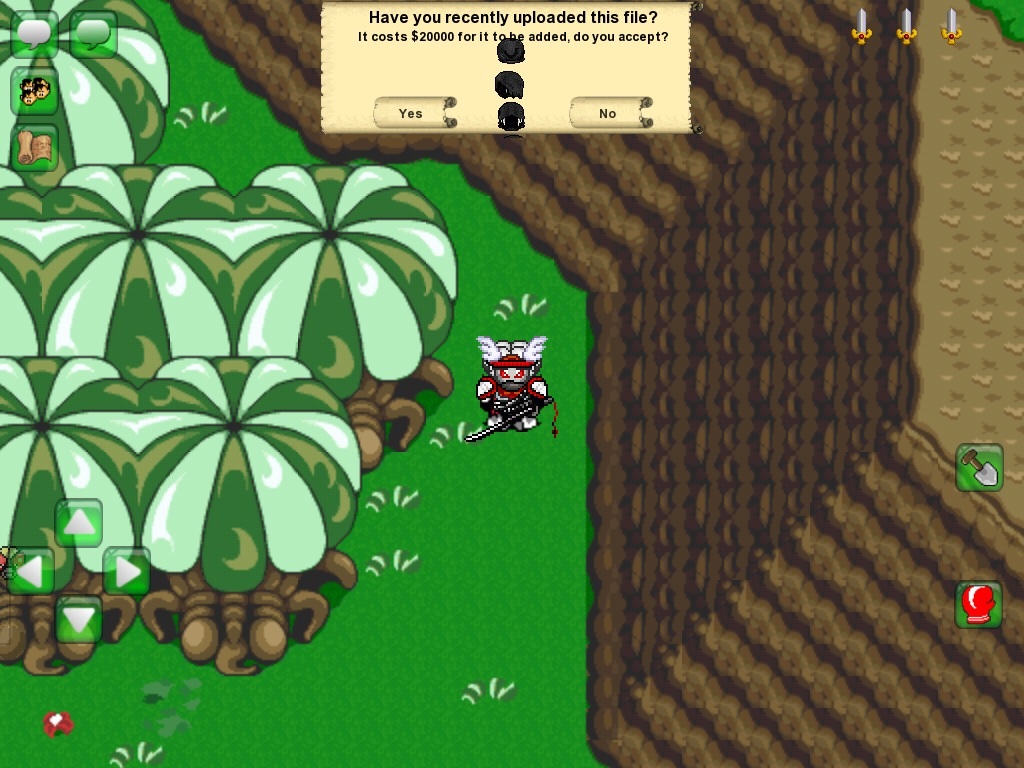Open the green speech bubble chat
The height and width of the screenshot is (768, 1024).
tap(93, 34)
